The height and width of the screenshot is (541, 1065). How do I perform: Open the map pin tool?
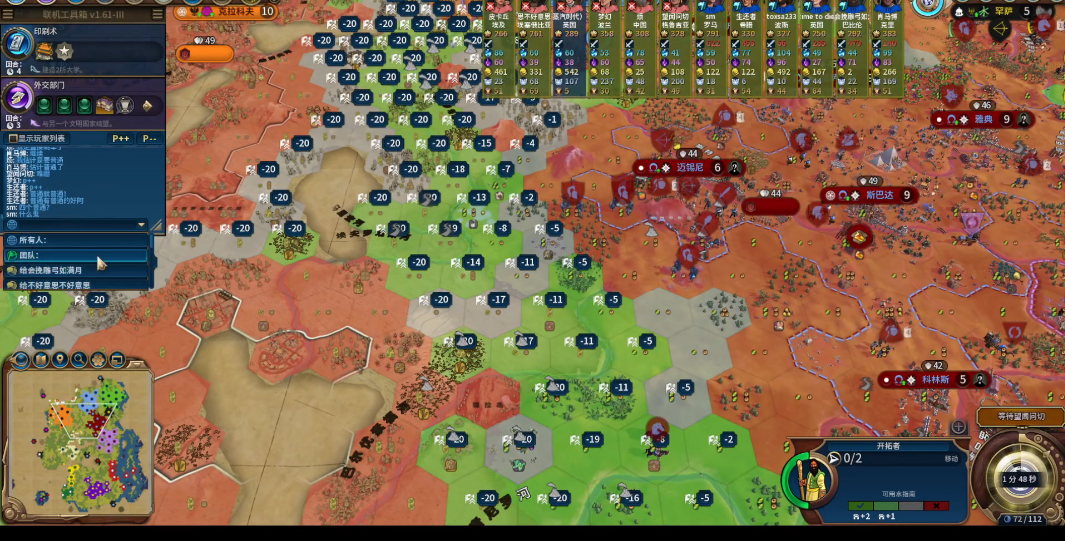tap(60, 359)
